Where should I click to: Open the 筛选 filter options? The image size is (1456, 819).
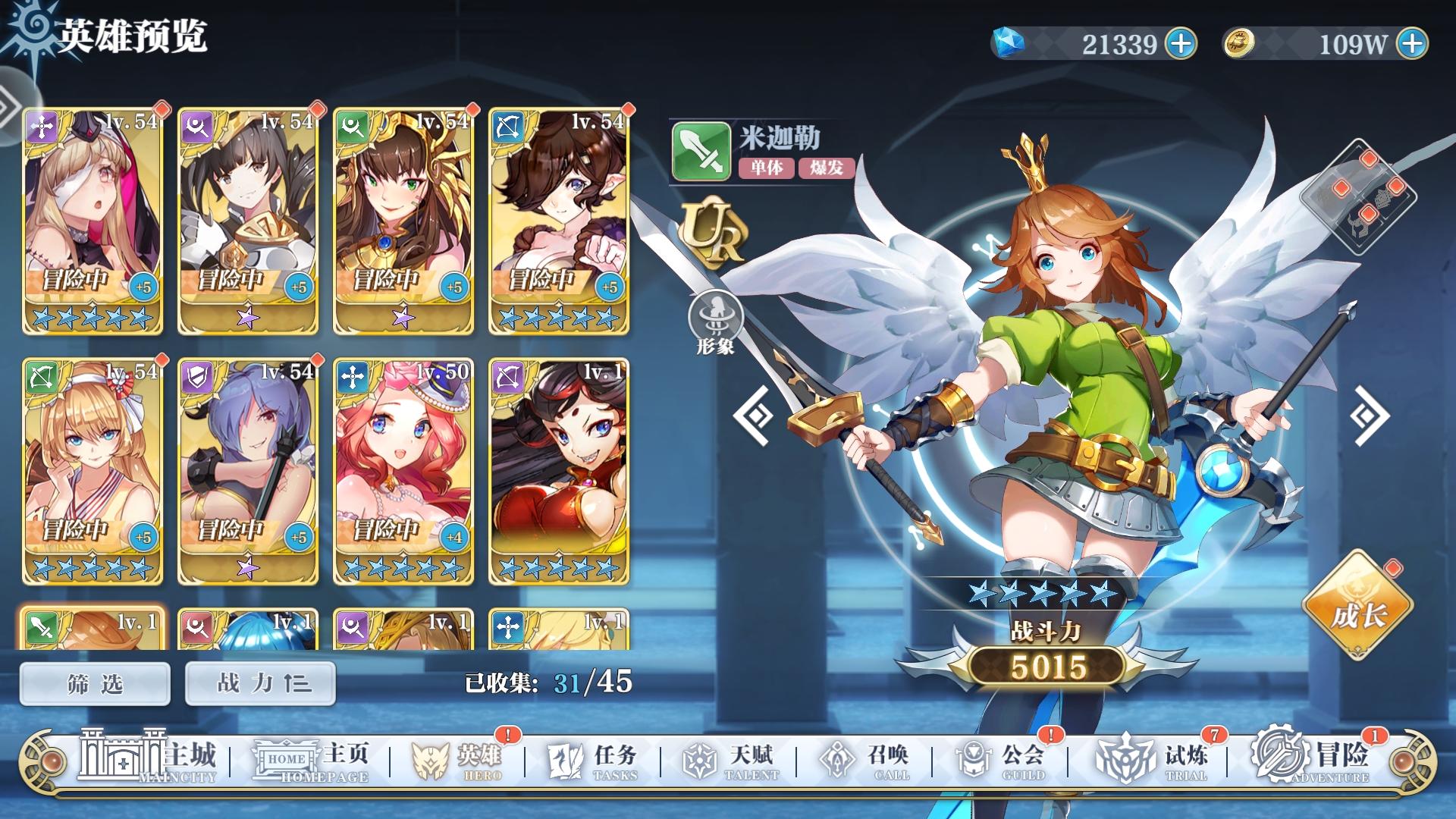pyautogui.click(x=94, y=682)
